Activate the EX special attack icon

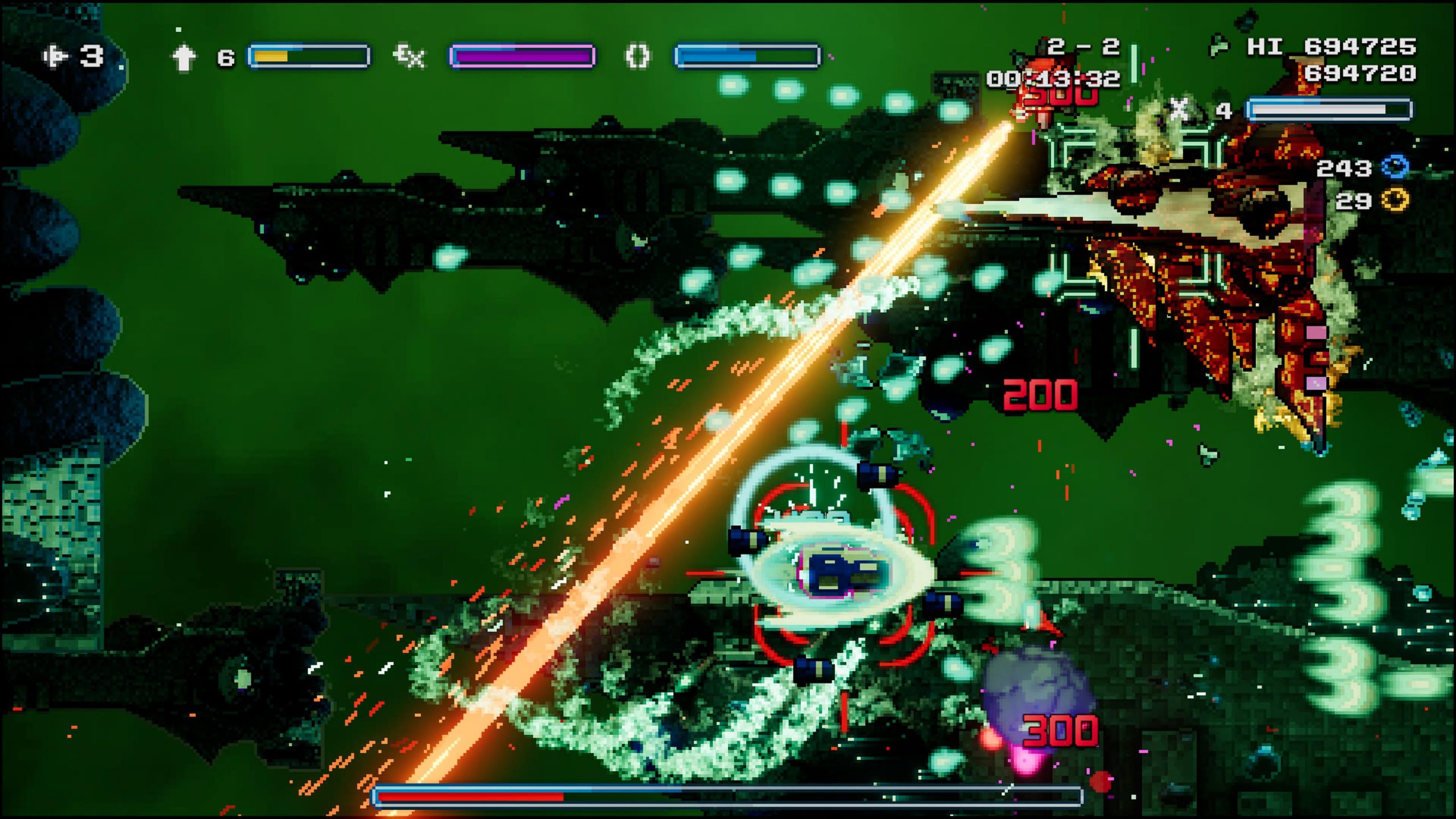point(409,56)
